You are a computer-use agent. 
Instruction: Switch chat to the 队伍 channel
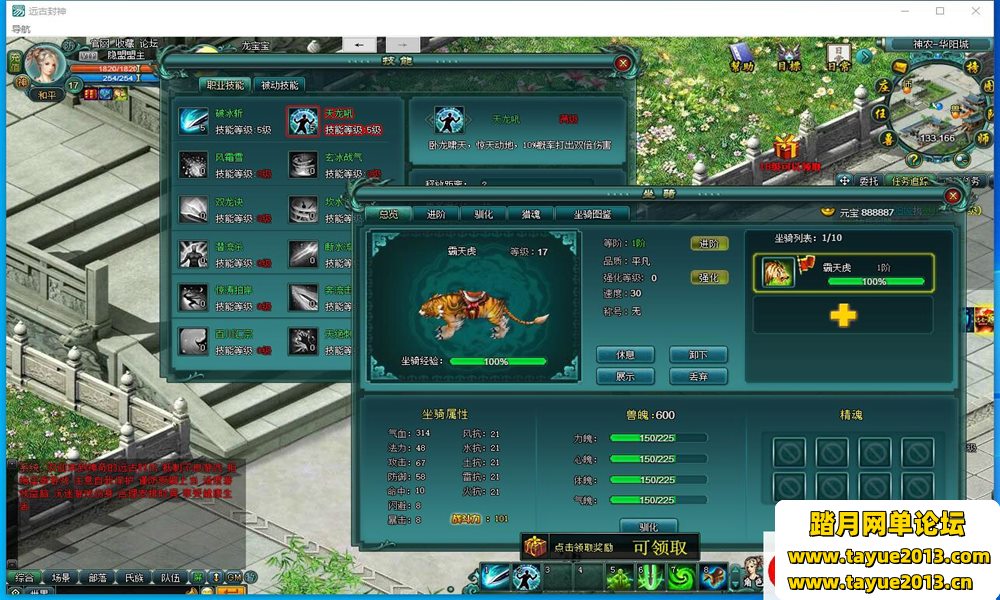click(171, 578)
